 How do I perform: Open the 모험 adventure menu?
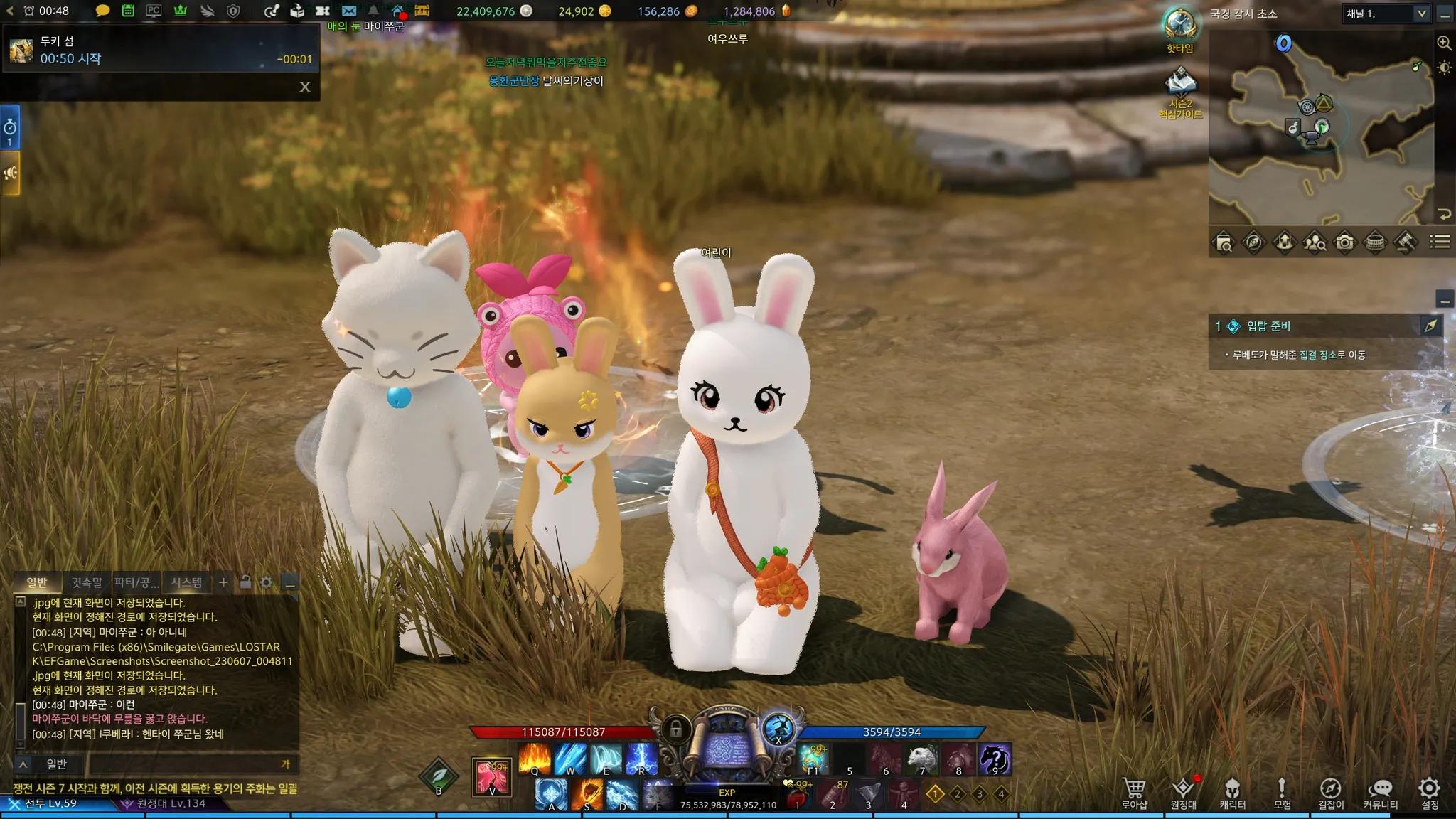[1282, 793]
